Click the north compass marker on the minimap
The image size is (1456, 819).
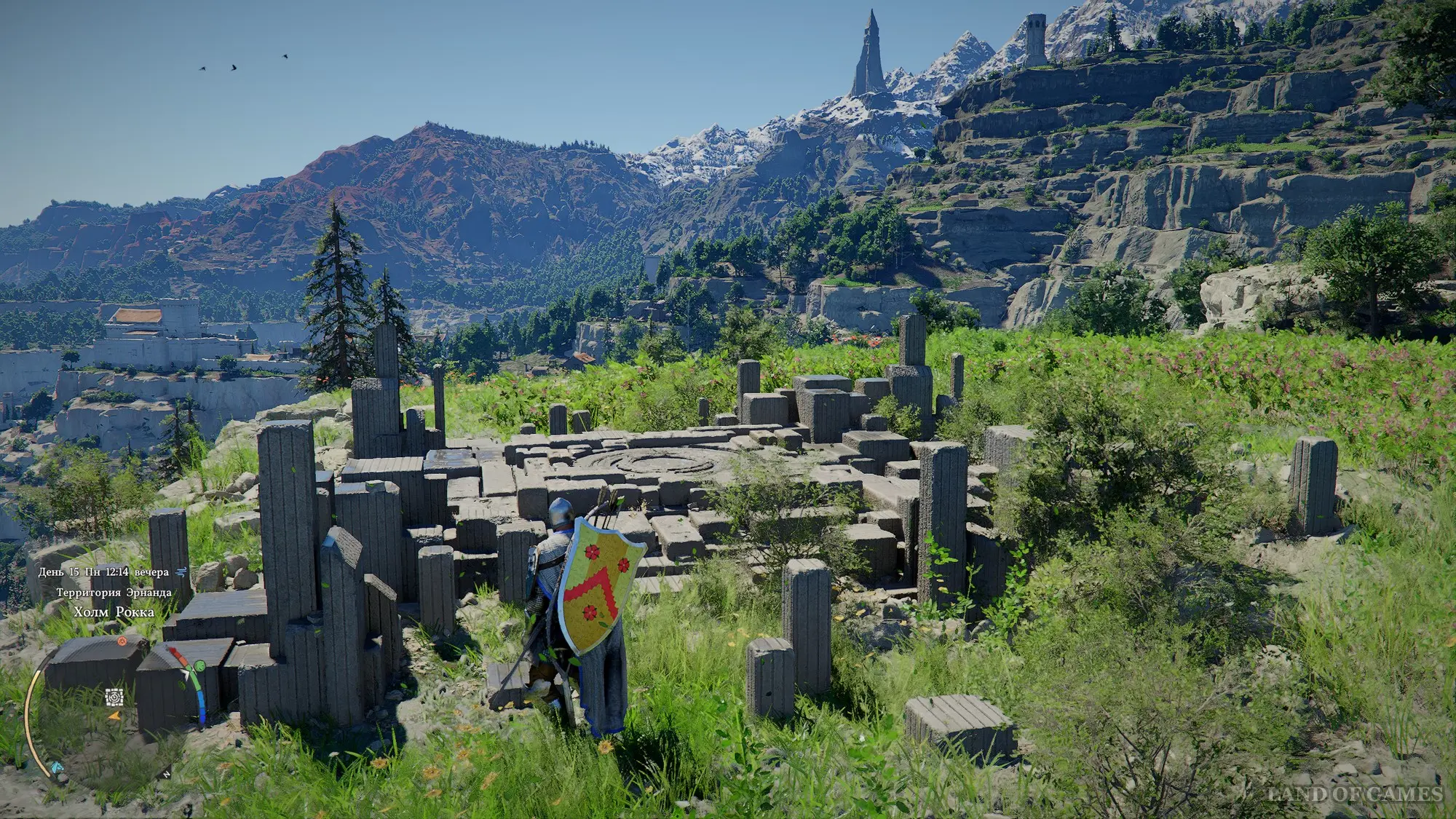point(167,775)
